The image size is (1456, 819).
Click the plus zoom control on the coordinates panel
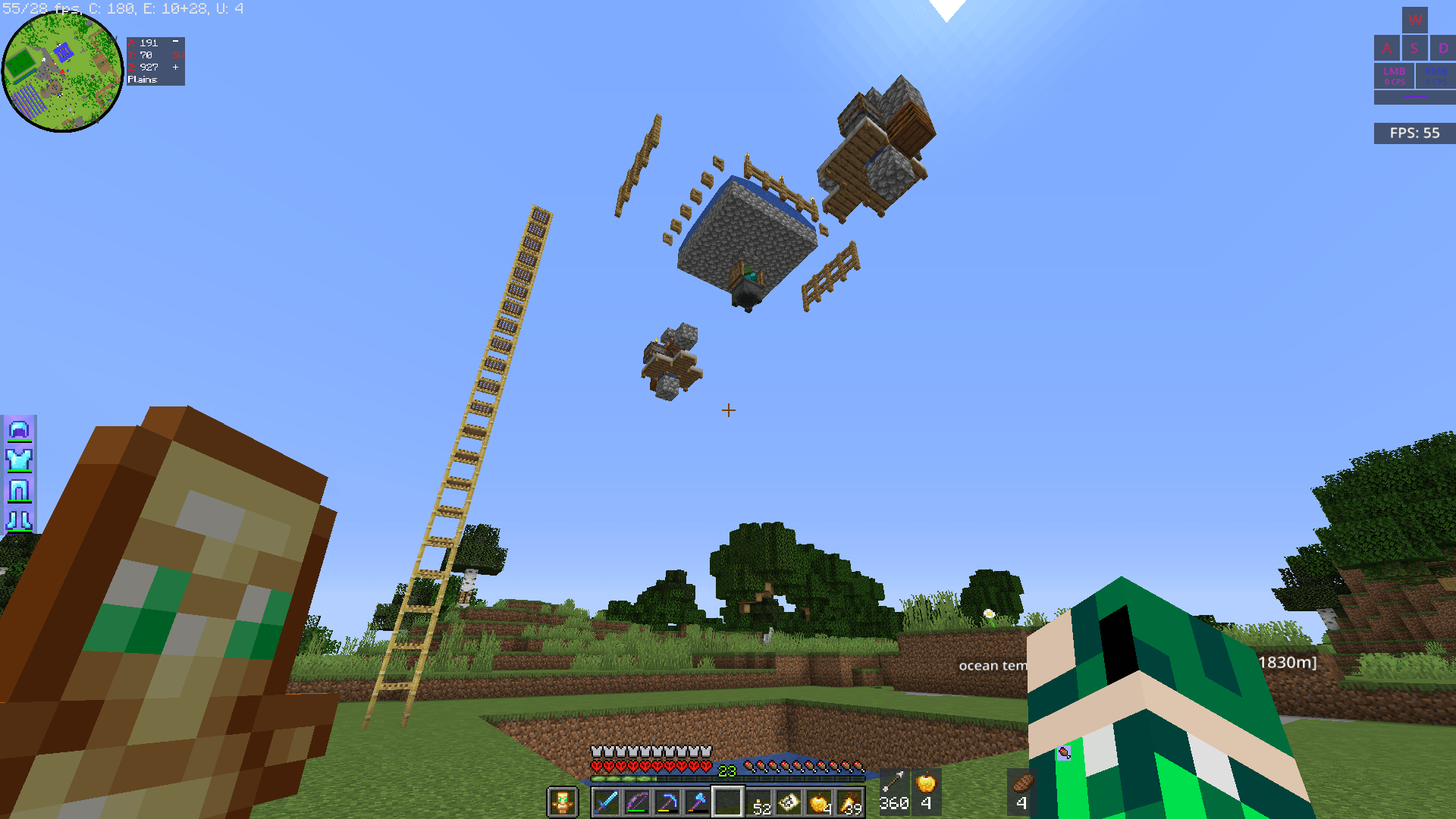pos(176,66)
